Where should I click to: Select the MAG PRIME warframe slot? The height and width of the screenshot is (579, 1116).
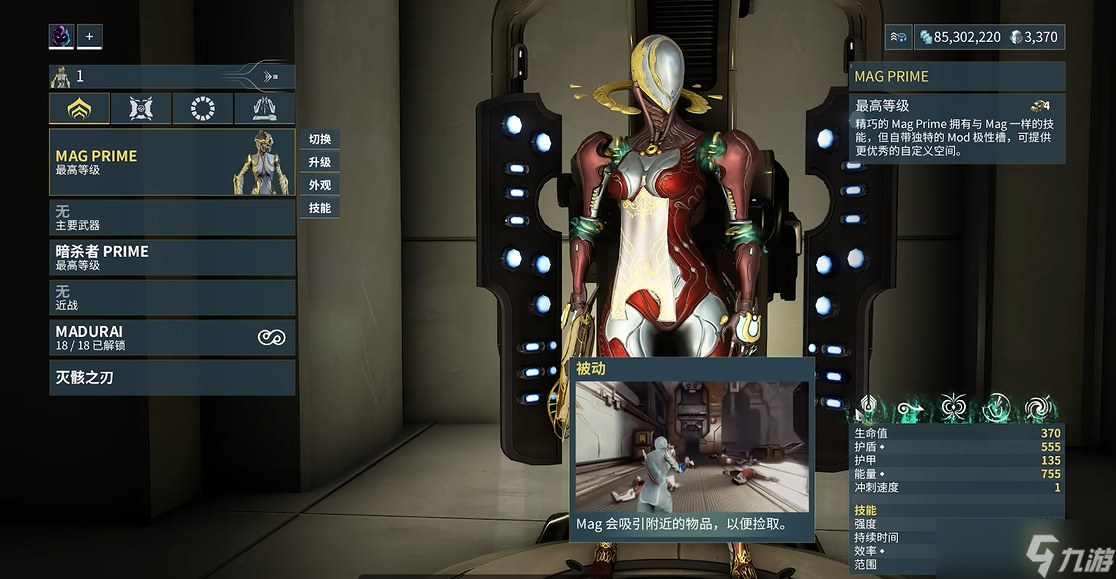click(x=172, y=162)
